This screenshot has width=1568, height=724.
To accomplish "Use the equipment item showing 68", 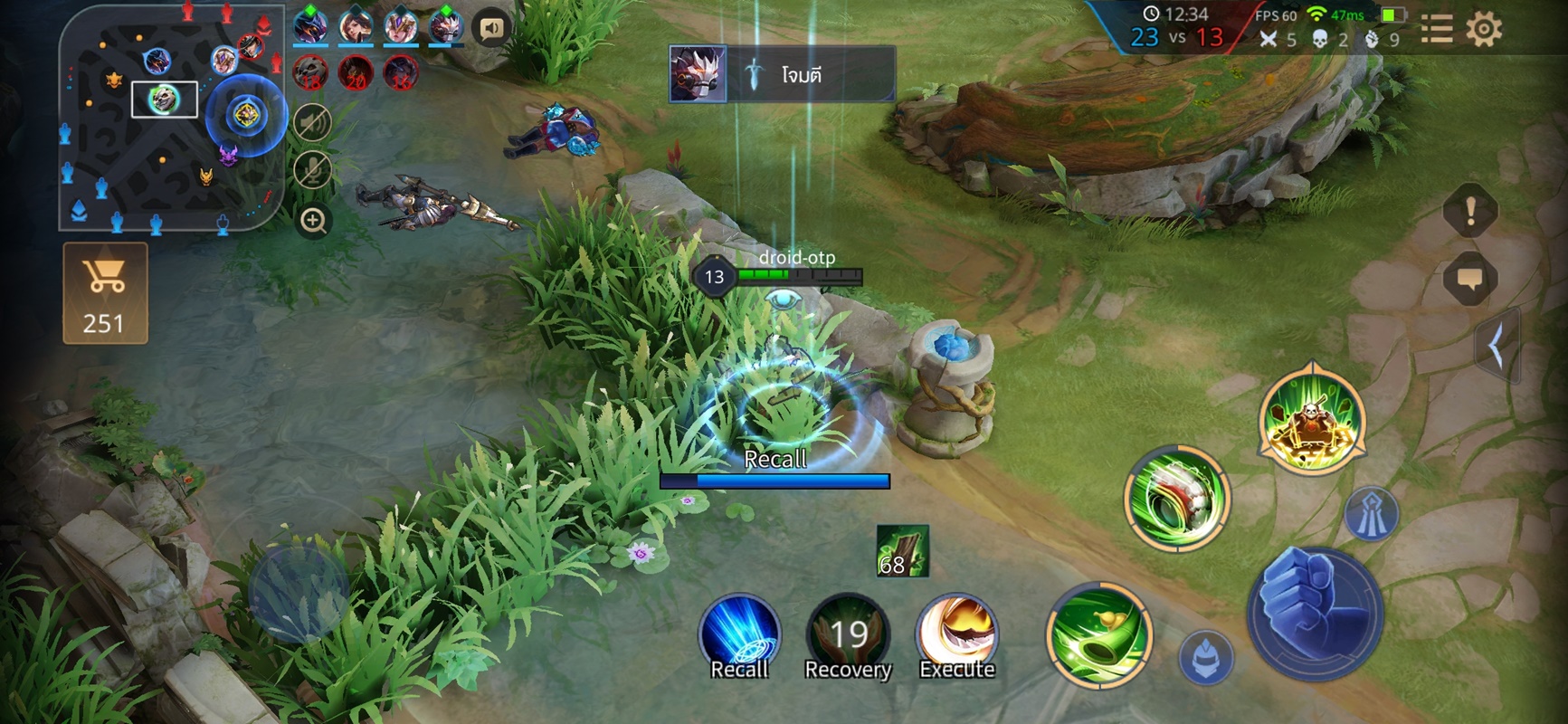I will coord(902,550).
